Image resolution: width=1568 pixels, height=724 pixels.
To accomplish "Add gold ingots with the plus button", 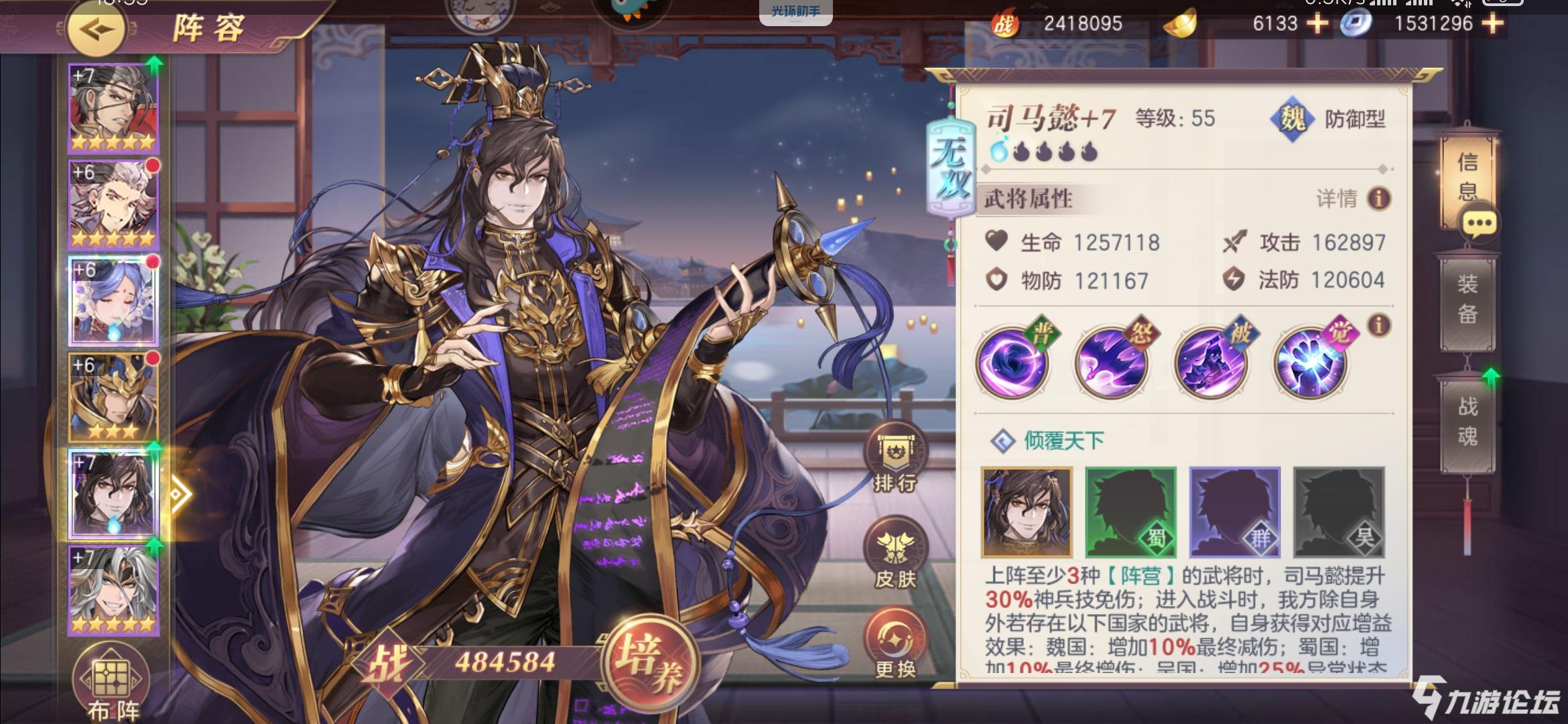I will click(1317, 24).
